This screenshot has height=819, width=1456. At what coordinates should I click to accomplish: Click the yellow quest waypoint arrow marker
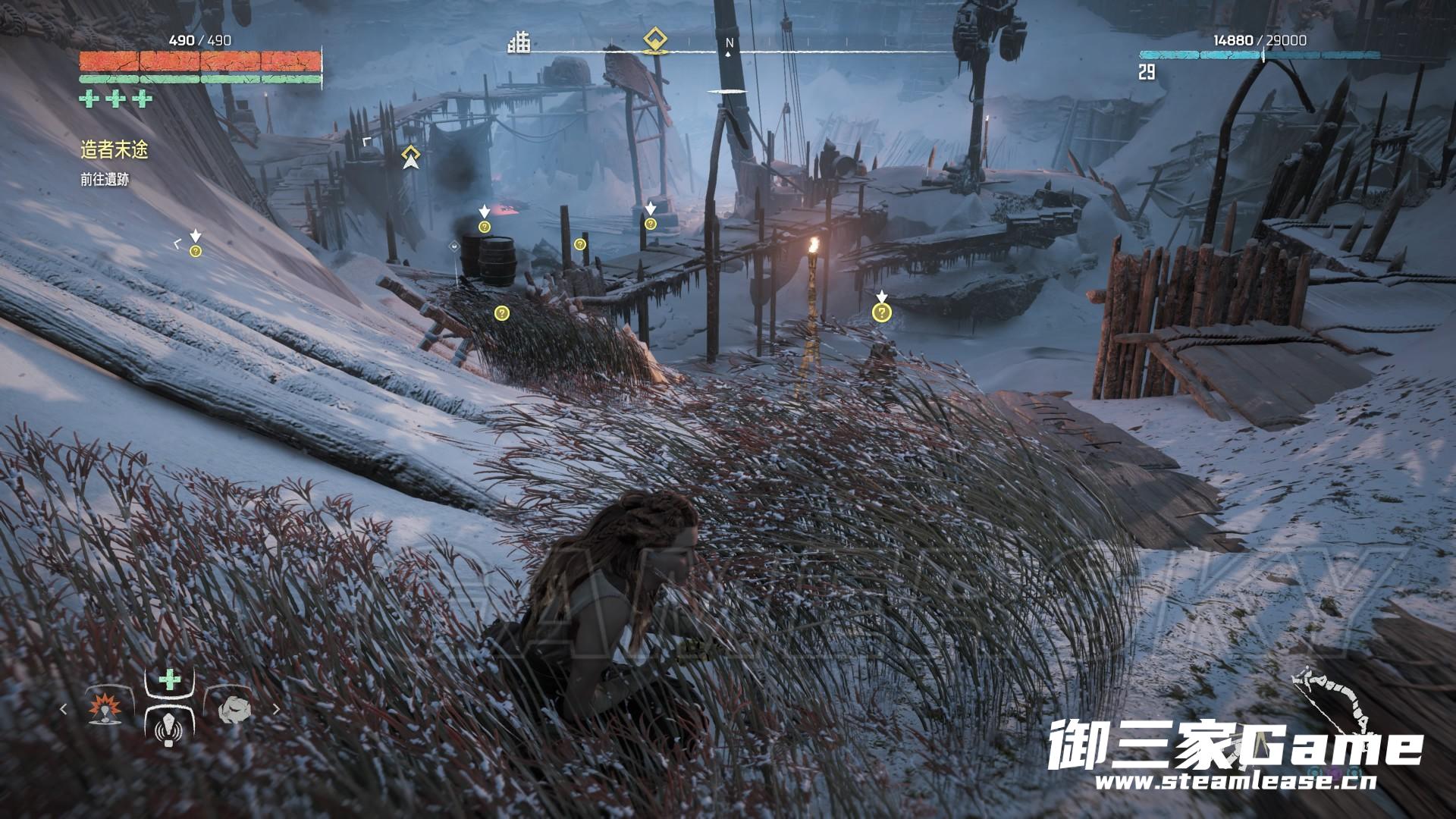click(411, 157)
